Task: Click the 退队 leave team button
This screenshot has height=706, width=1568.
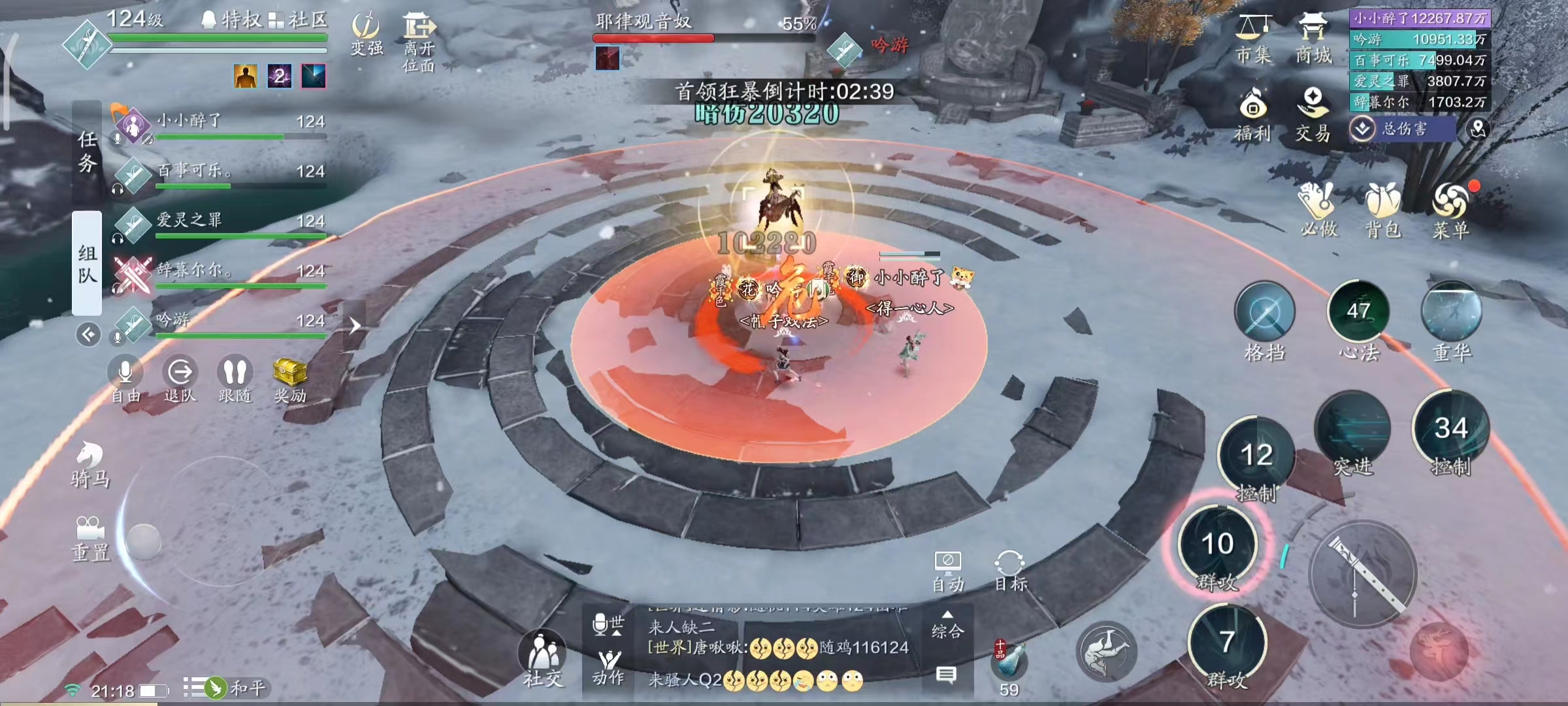Action: pyautogui.click(x=180, y=379)
